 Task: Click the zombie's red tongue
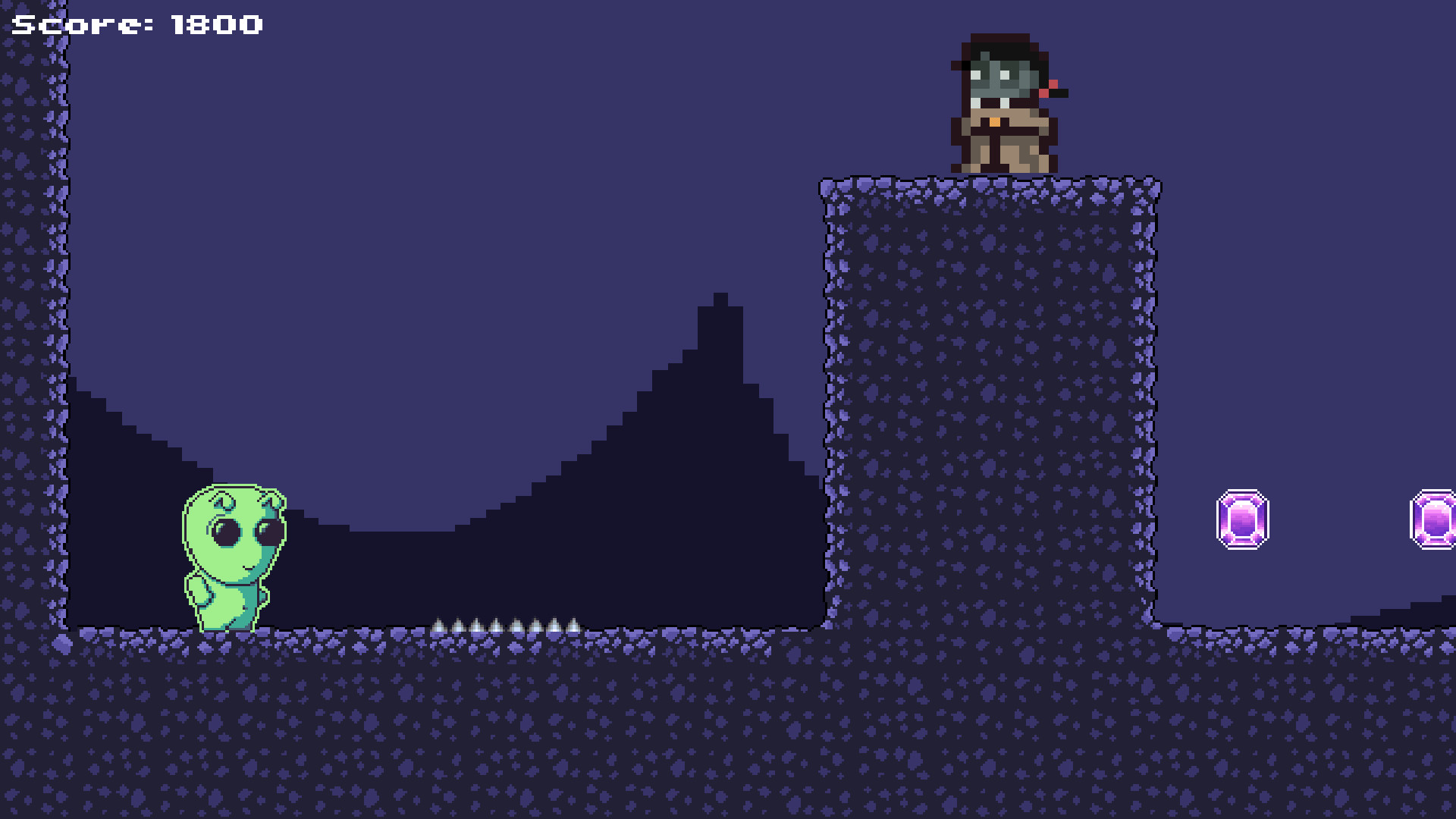(1050, 89)
